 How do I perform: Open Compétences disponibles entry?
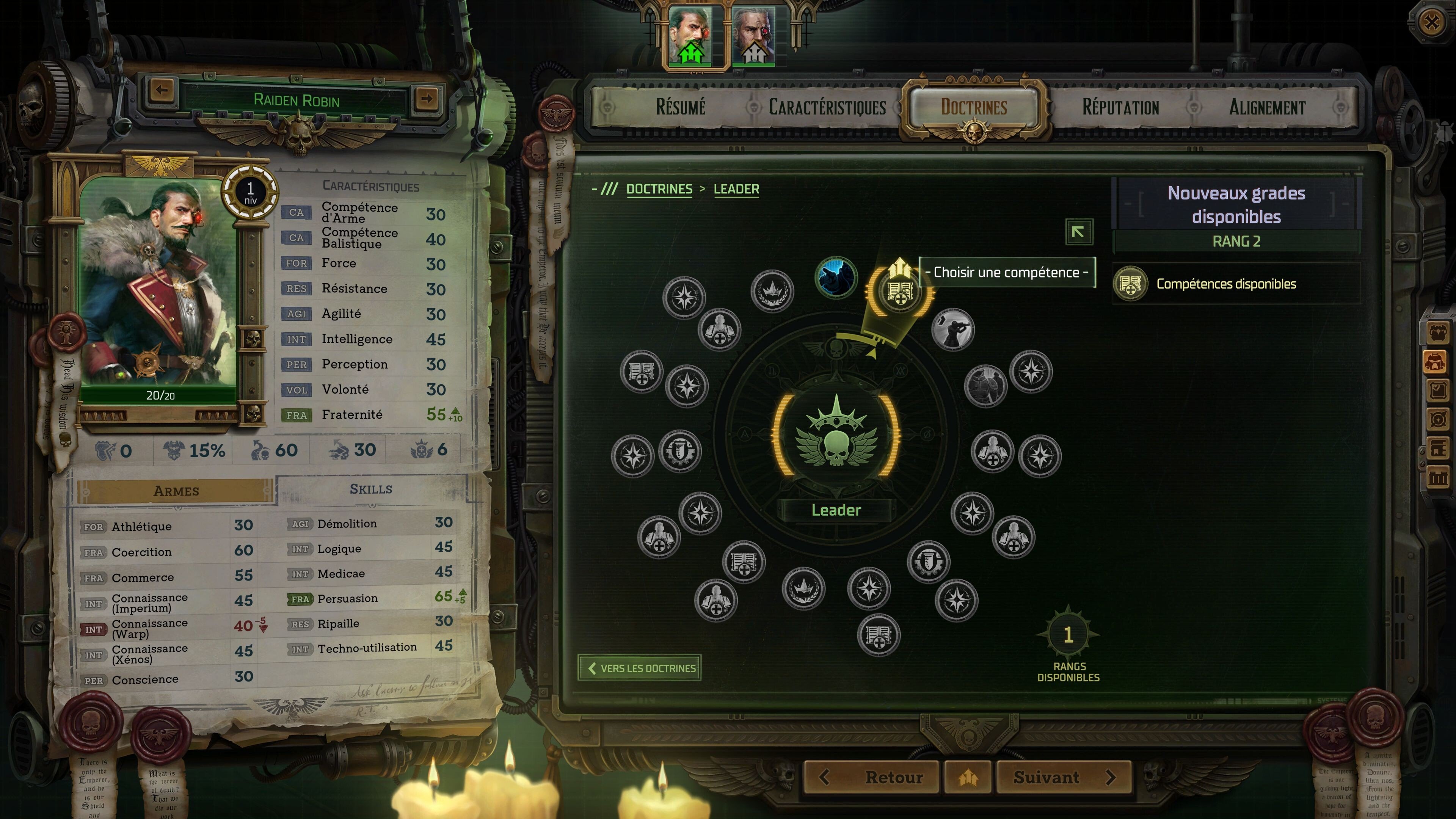pos(1225,284)
